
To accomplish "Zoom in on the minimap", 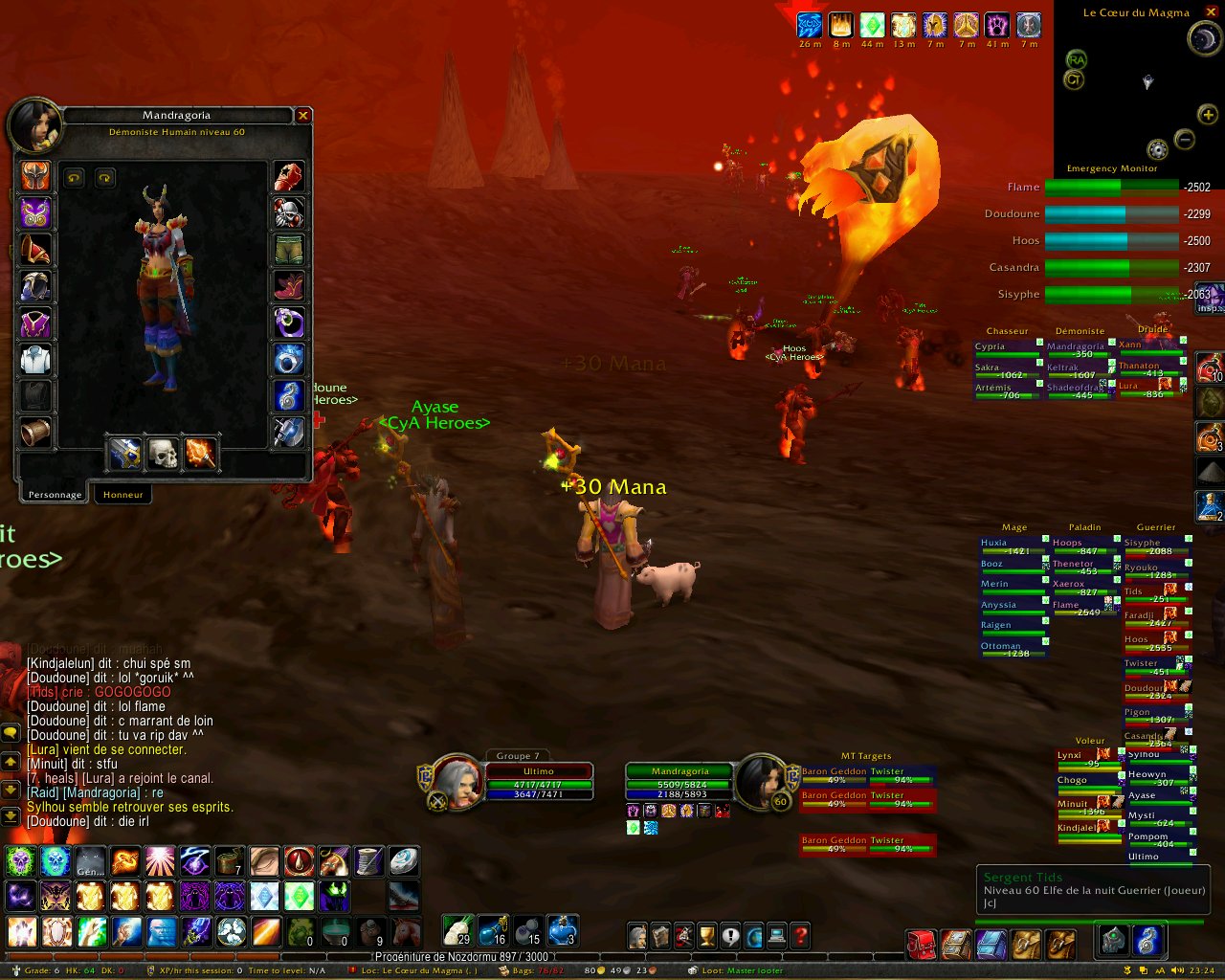I will pos(1208,115).
